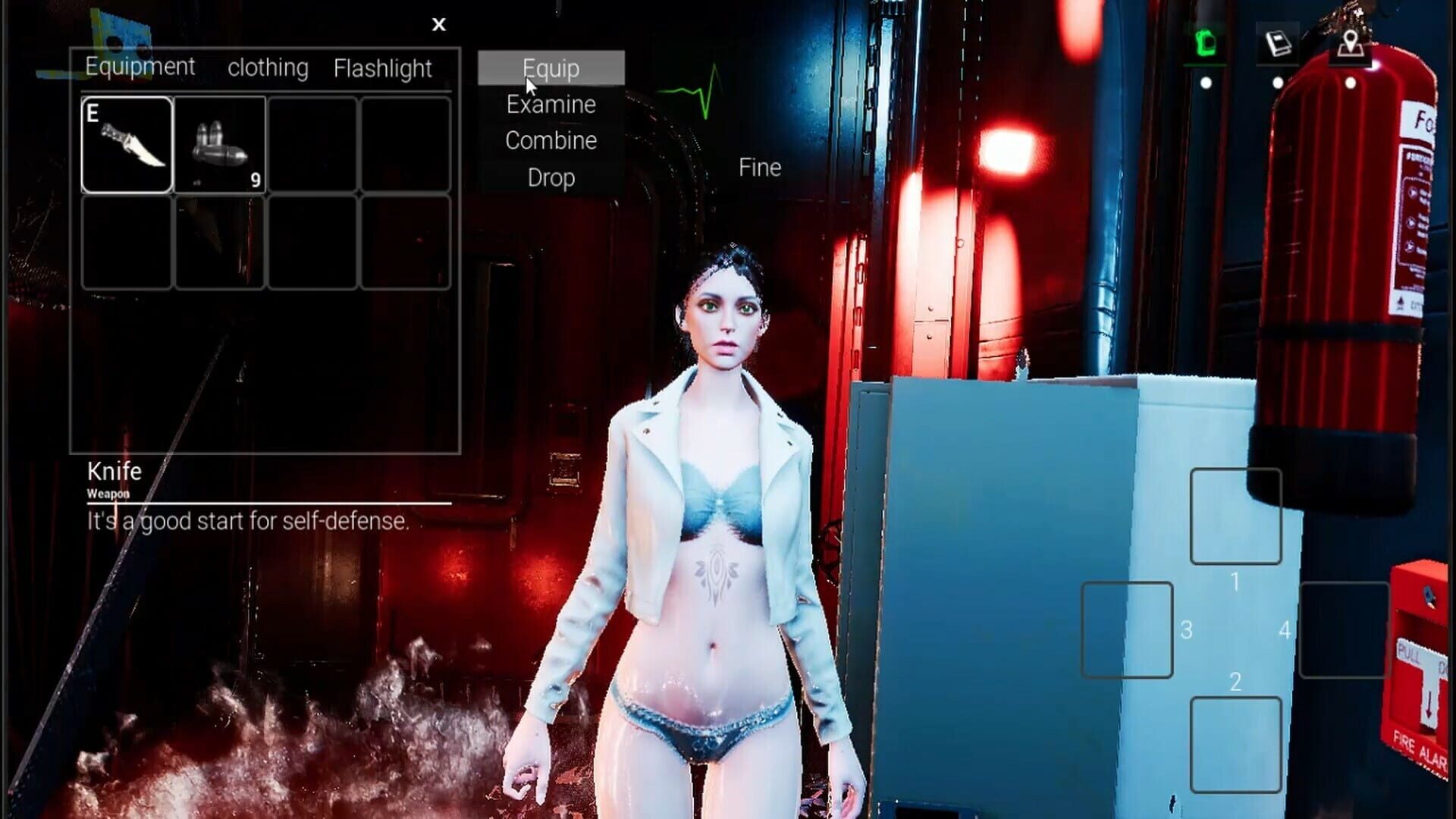
Task: Open the journal book icon
Action: tap(1278, 42)
